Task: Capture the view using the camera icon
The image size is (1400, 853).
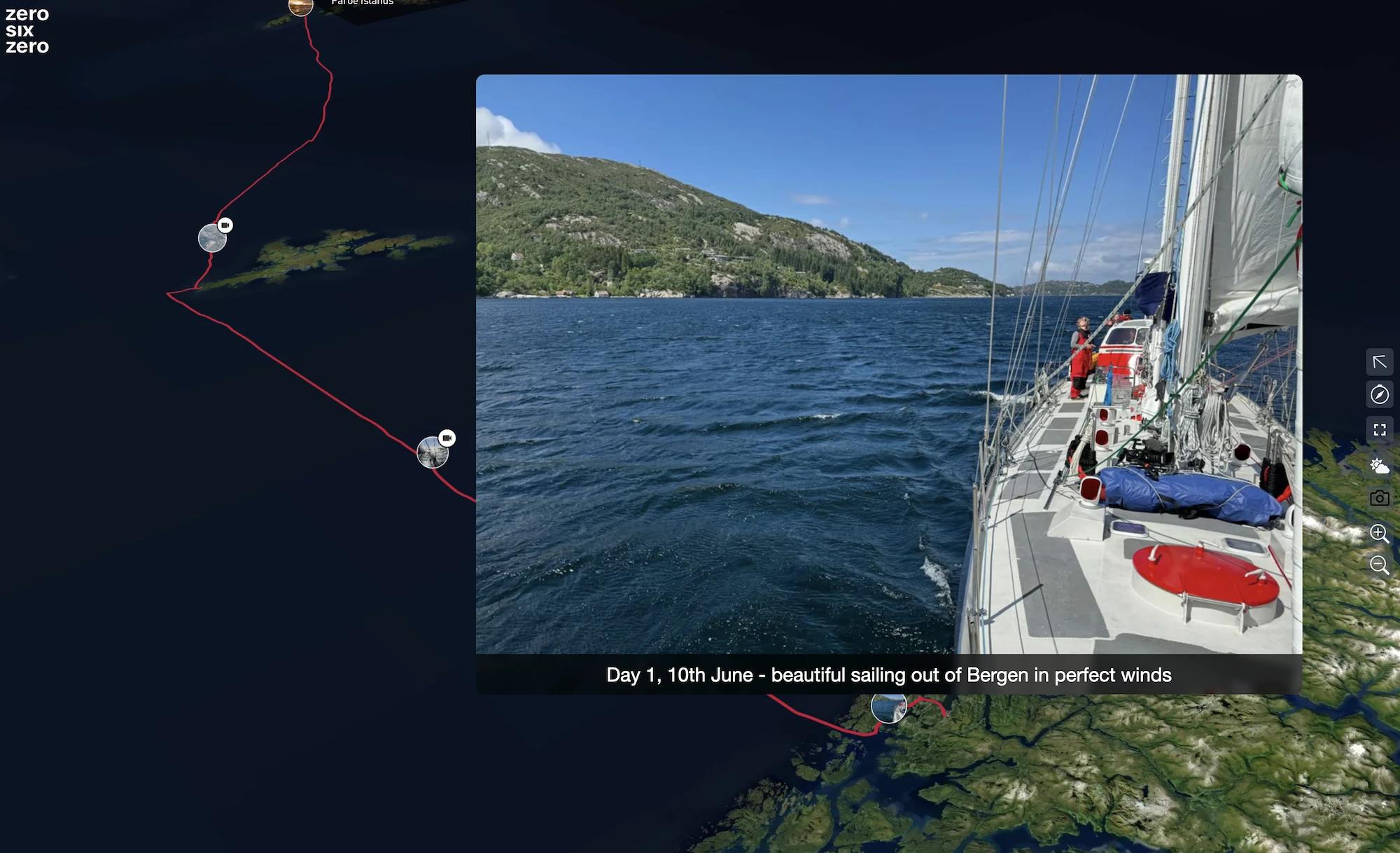Action: pos(1379,498)
